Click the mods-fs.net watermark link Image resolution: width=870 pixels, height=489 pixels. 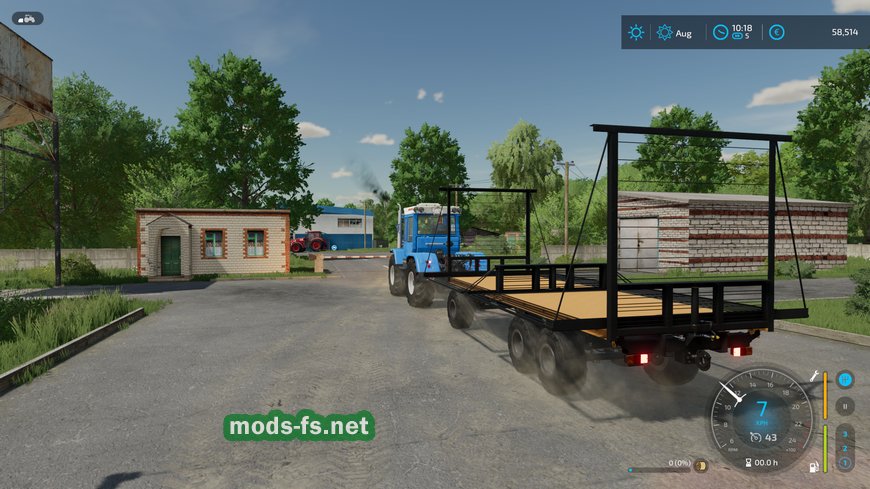pos(299,427)
